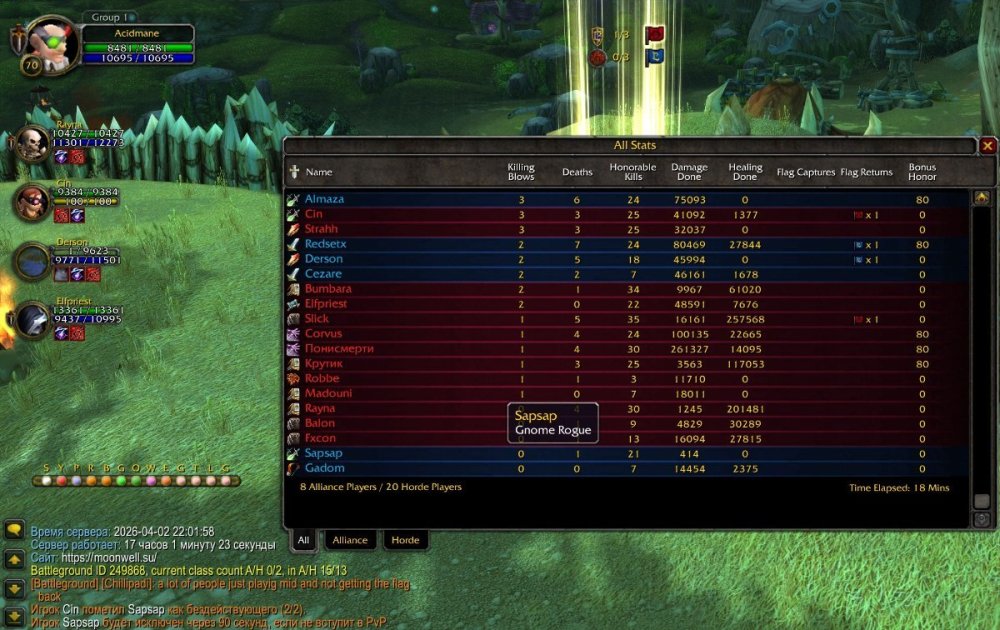
Task: Select the All players tab
Action: pos(303,540)
